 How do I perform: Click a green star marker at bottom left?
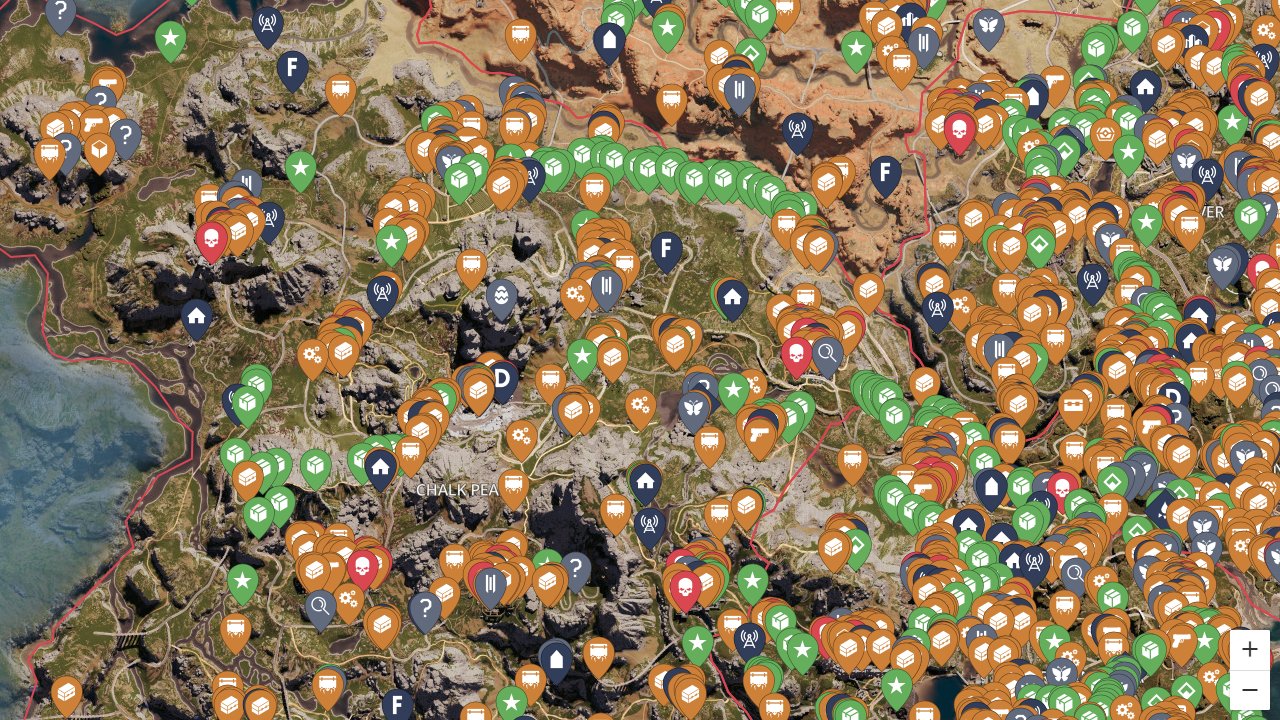coord(242,580)
